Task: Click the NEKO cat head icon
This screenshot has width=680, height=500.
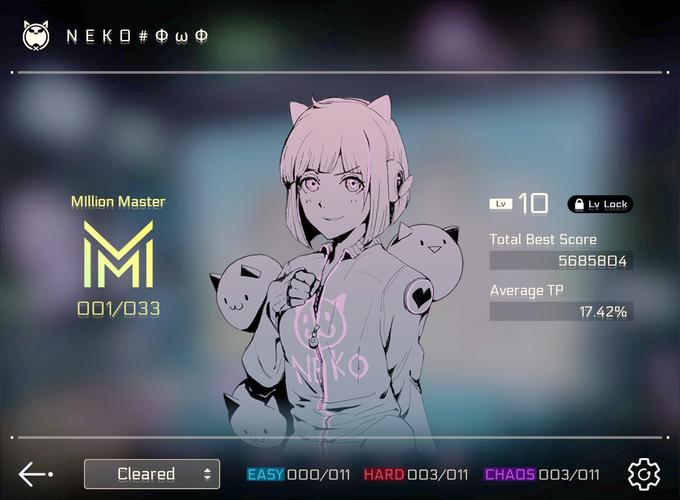Action: pyautogui.click(x=36, y=36)
